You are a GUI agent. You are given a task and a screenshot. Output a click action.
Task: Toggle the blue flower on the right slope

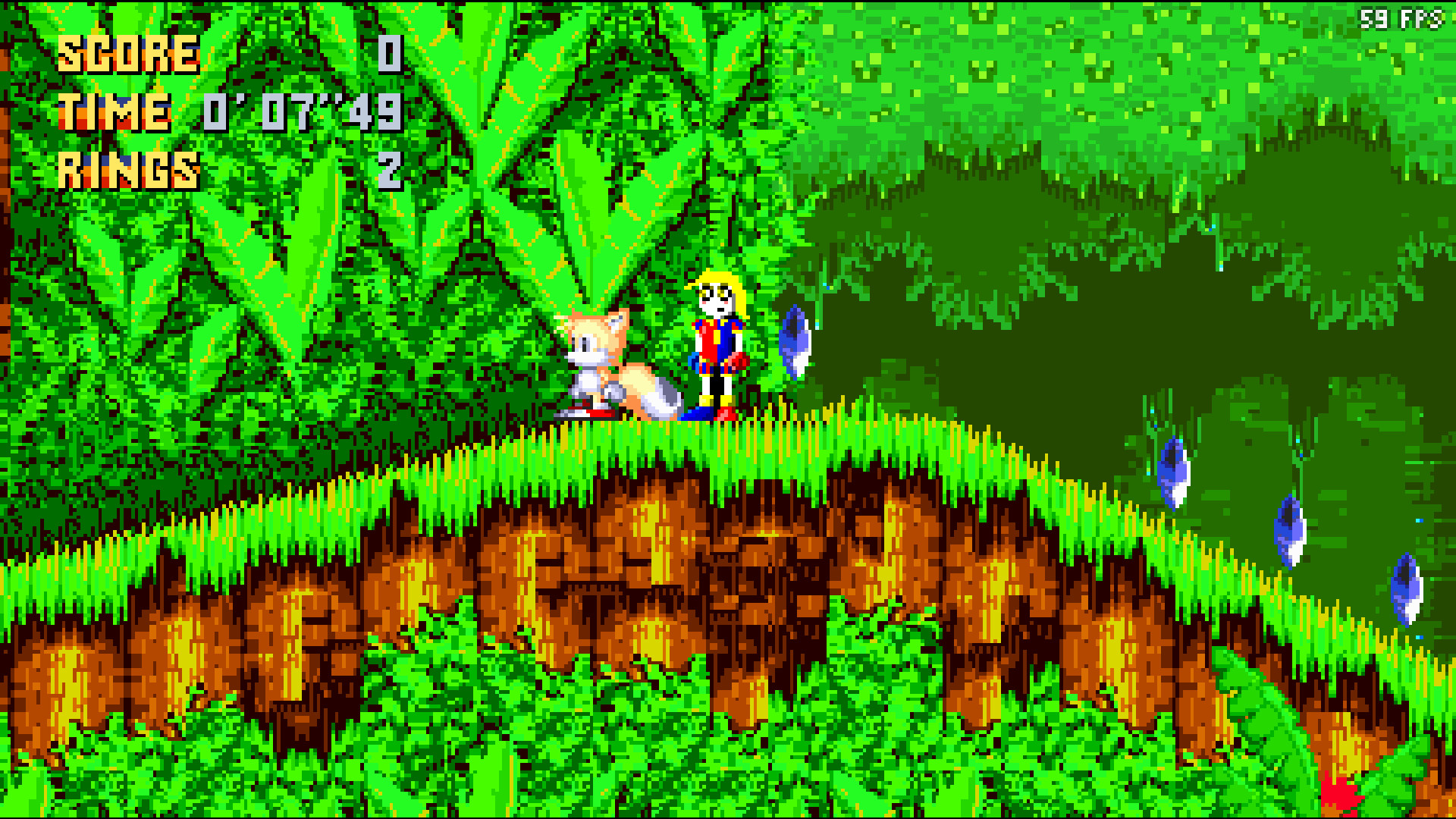[1175, 470]
